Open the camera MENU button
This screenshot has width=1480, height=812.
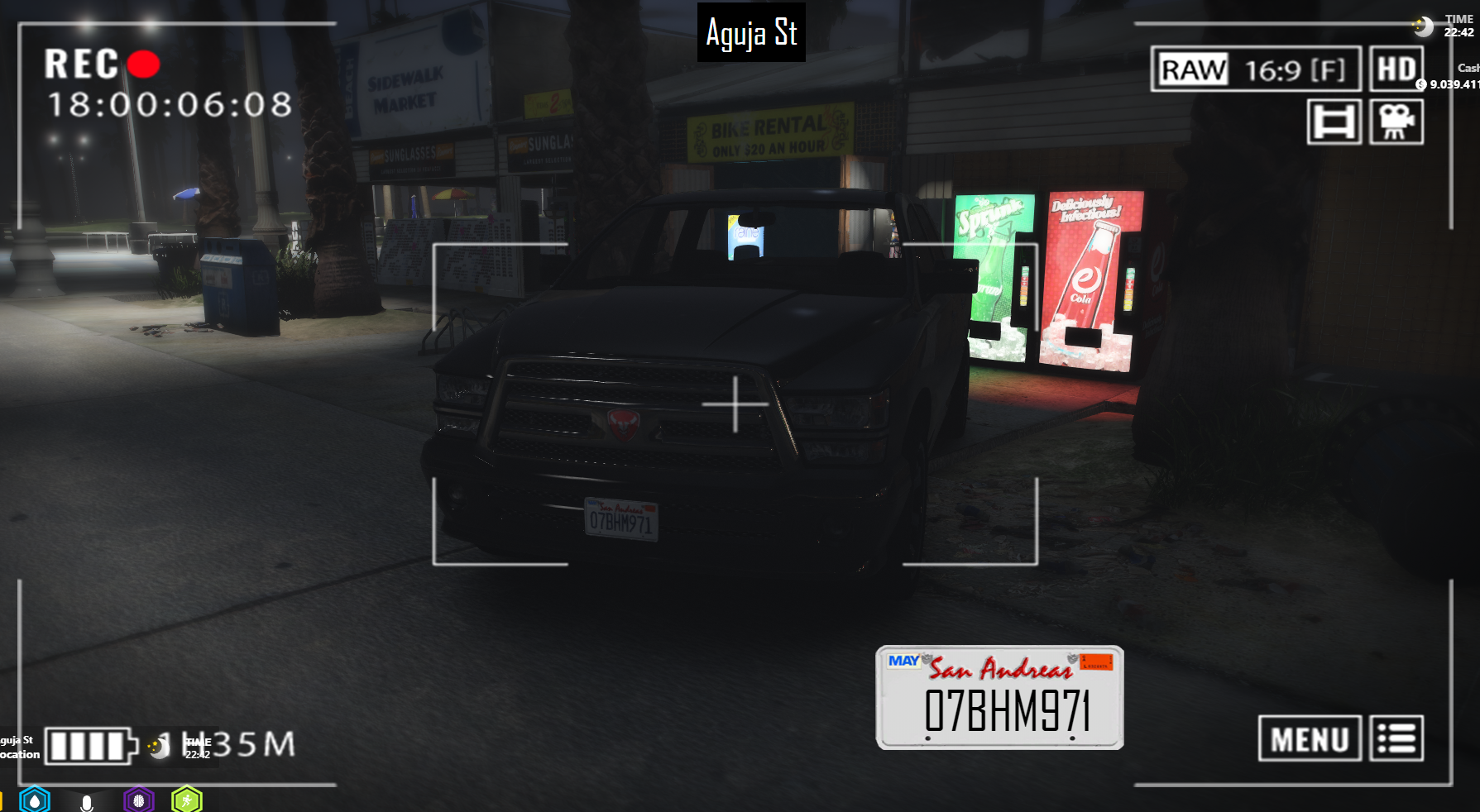point(1310,738)
